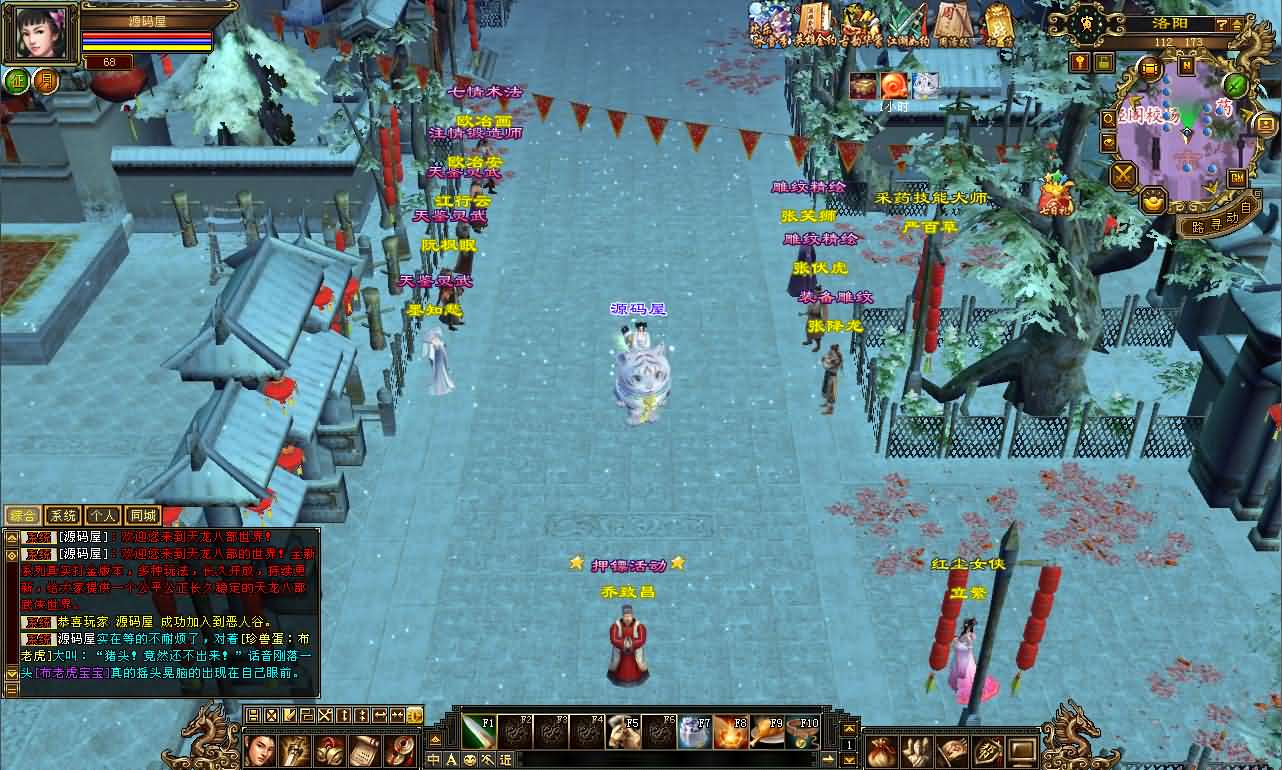Switch to the 个人 chat tab
The image size is (1282, 770).
102,516
